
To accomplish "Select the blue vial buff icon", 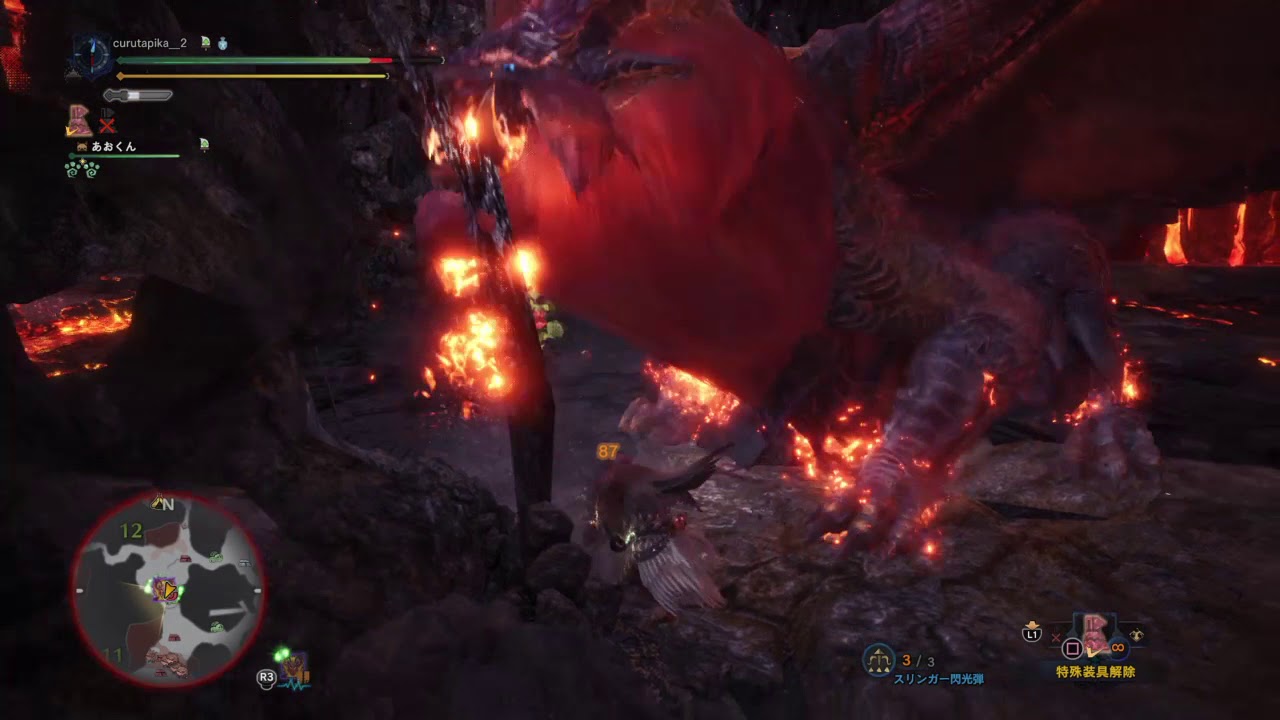I will (x=222, y=45).
